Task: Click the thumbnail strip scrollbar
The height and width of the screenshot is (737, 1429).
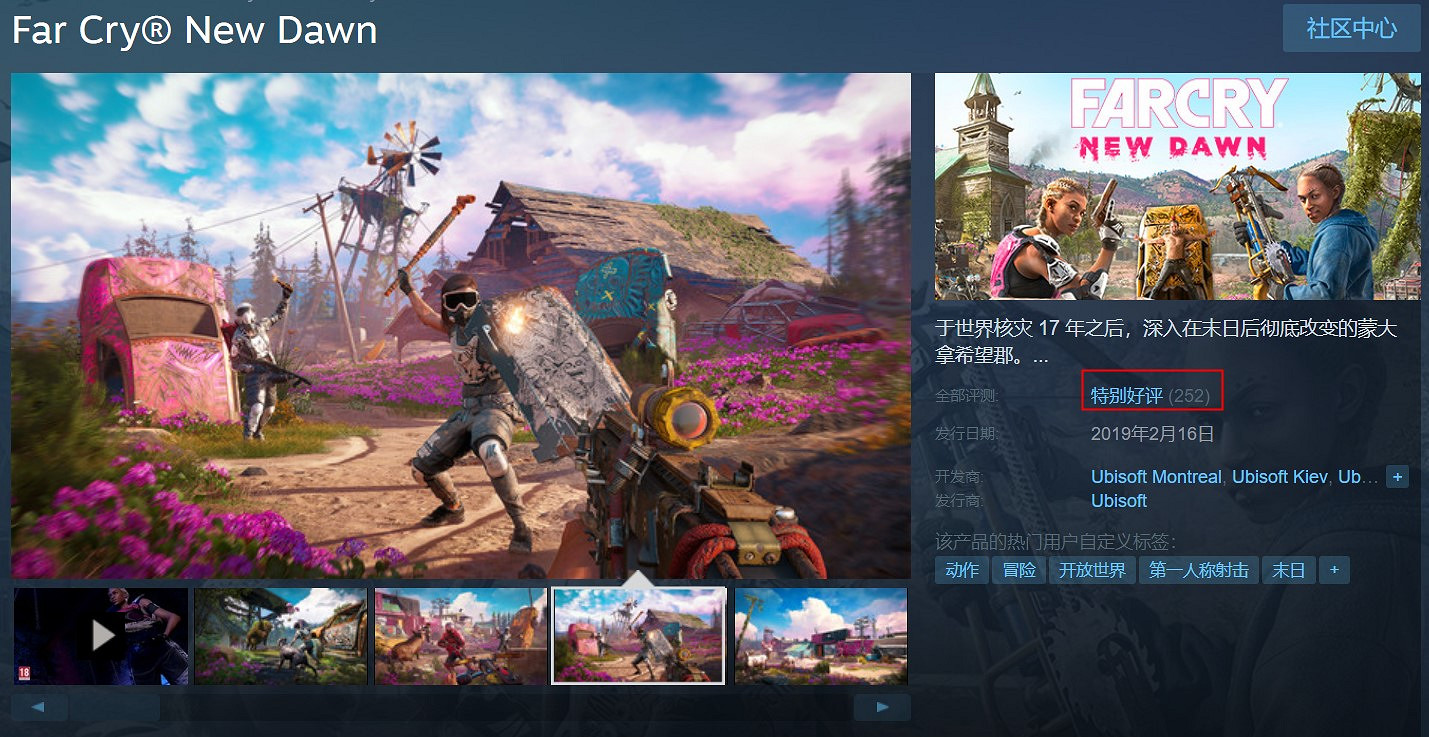Action: 117,706
